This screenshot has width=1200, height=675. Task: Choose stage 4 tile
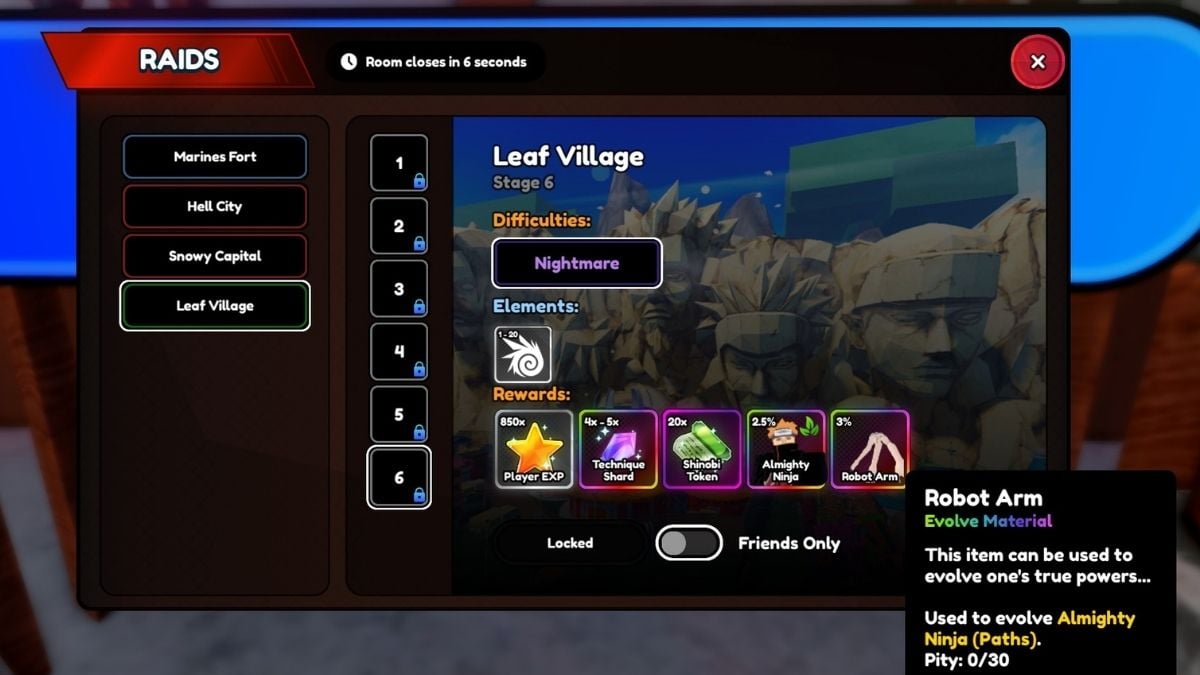(x=399, y=352)
